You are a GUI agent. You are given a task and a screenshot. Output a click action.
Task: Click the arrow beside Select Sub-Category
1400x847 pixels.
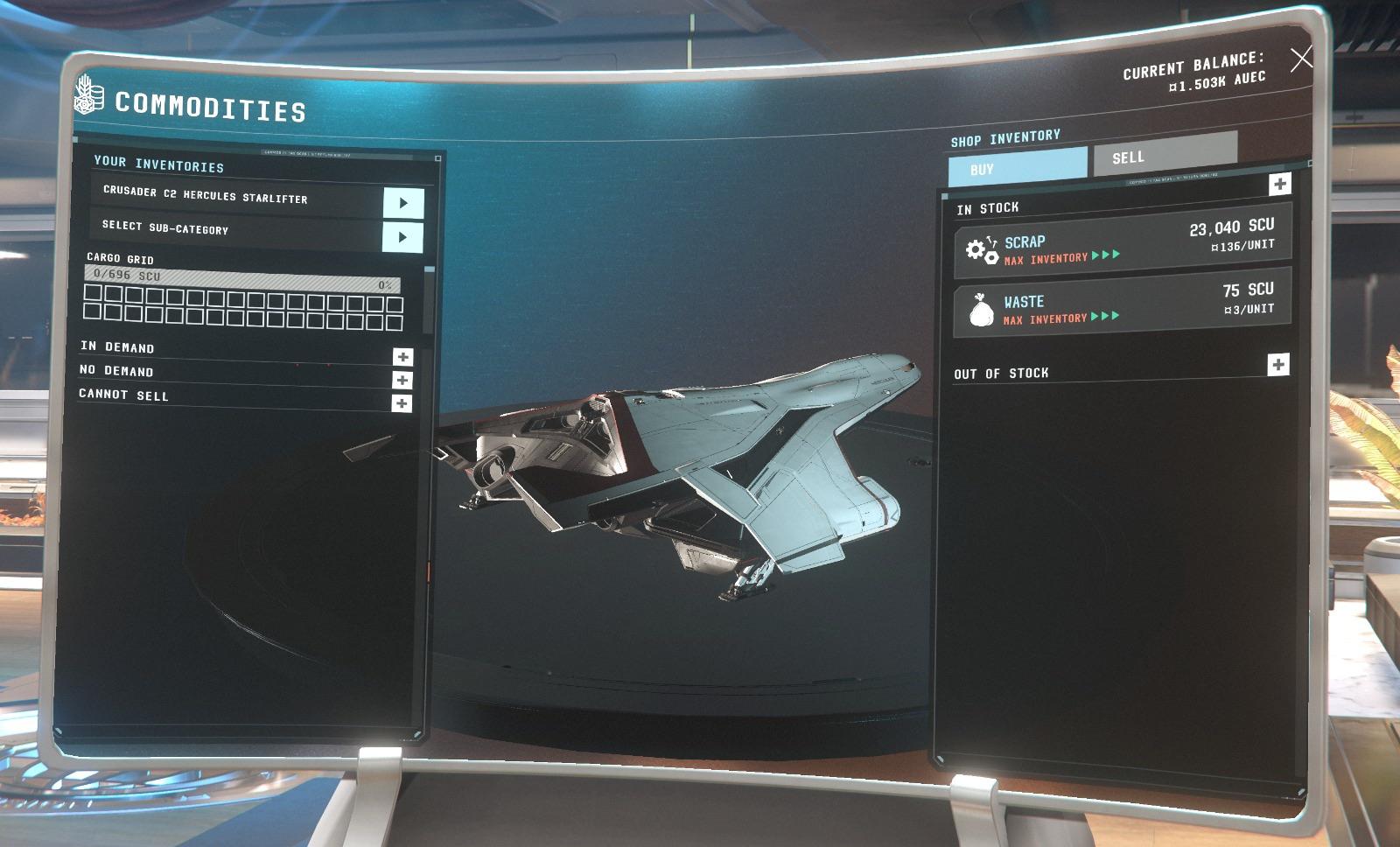(x=403, y=235)
